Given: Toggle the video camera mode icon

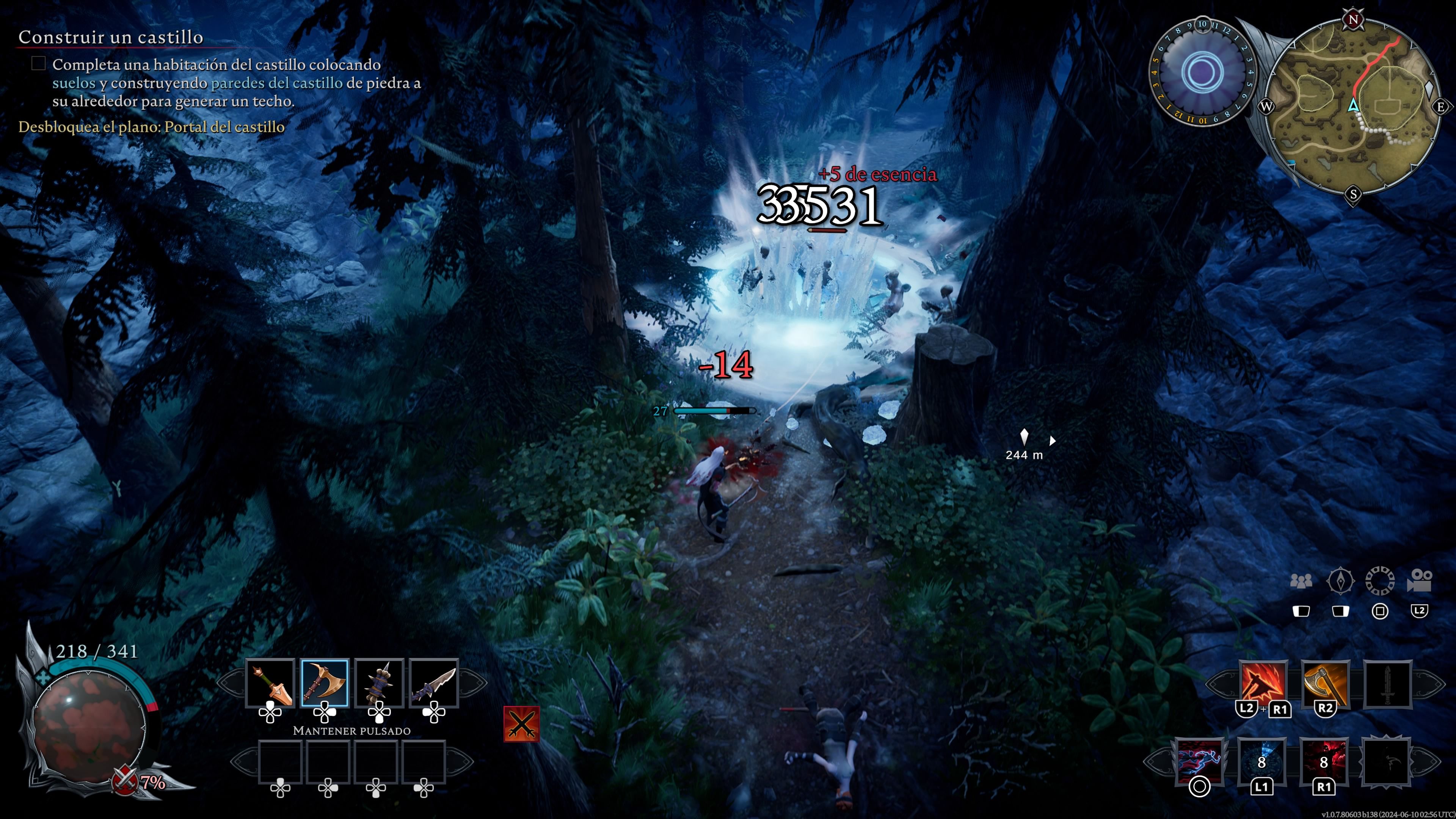Looking at the screenshot, I should click(1419, 581).
